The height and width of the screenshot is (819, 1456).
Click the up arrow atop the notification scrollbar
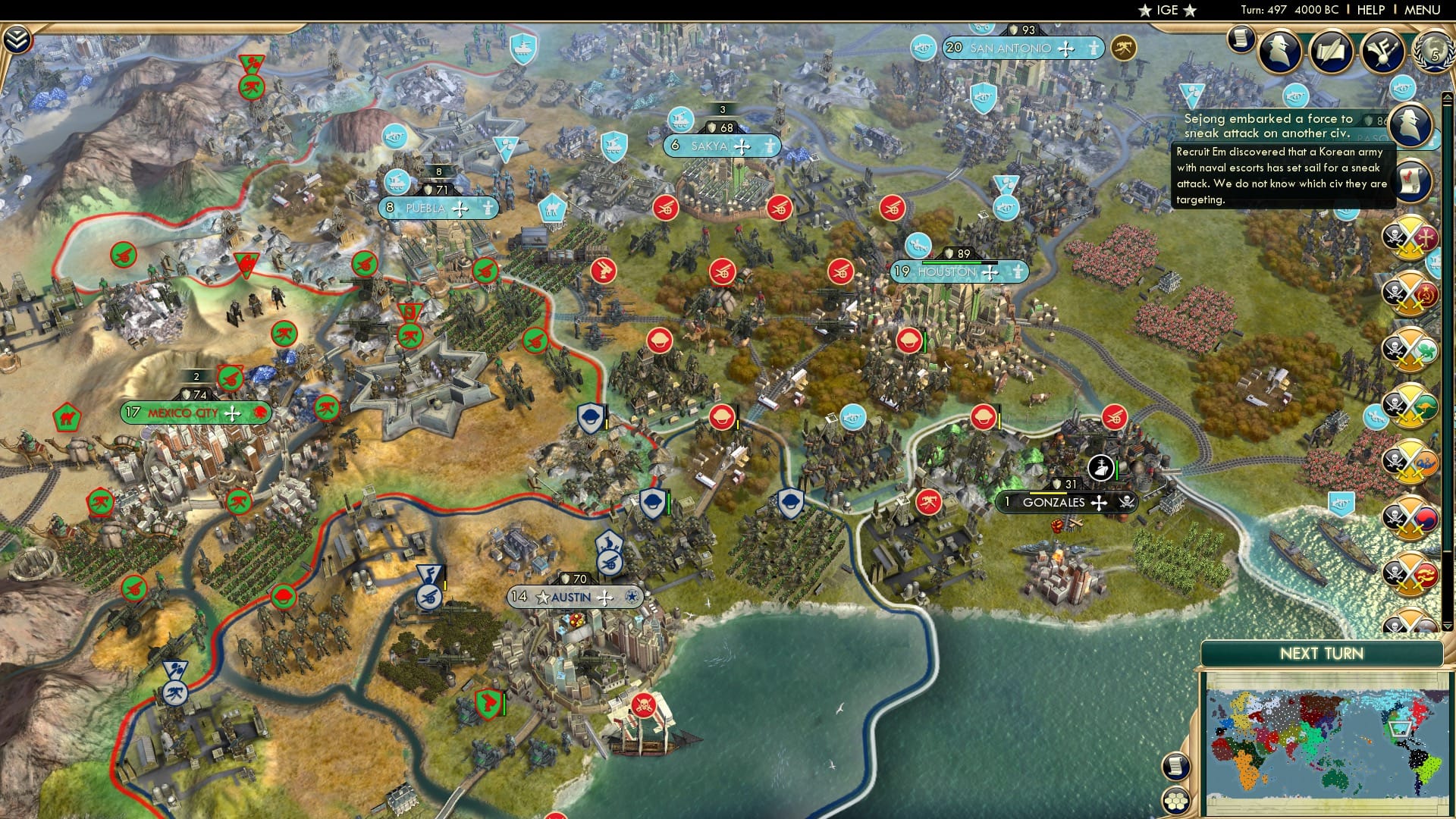tap(1448, 96)
